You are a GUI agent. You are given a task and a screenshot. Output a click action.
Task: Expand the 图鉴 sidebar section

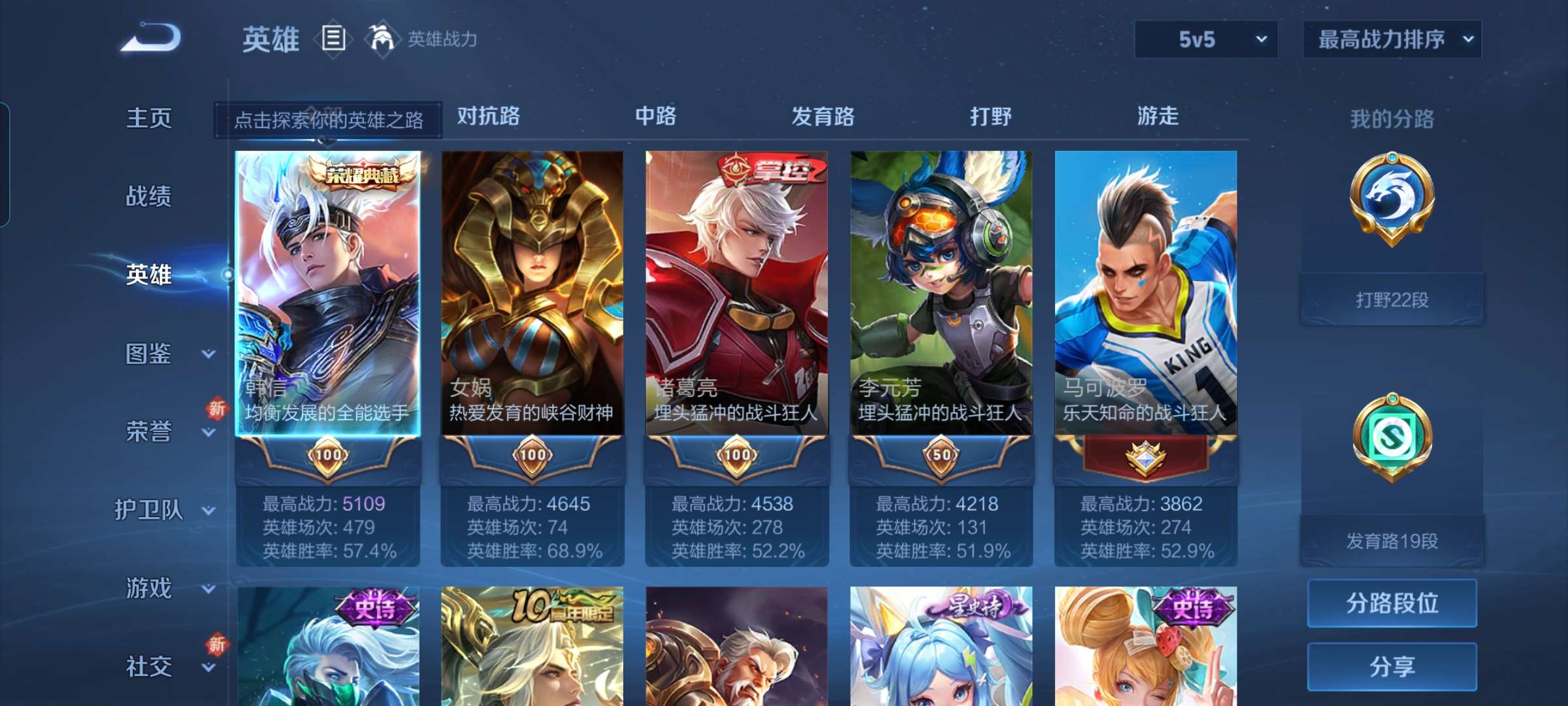(148, 354)
